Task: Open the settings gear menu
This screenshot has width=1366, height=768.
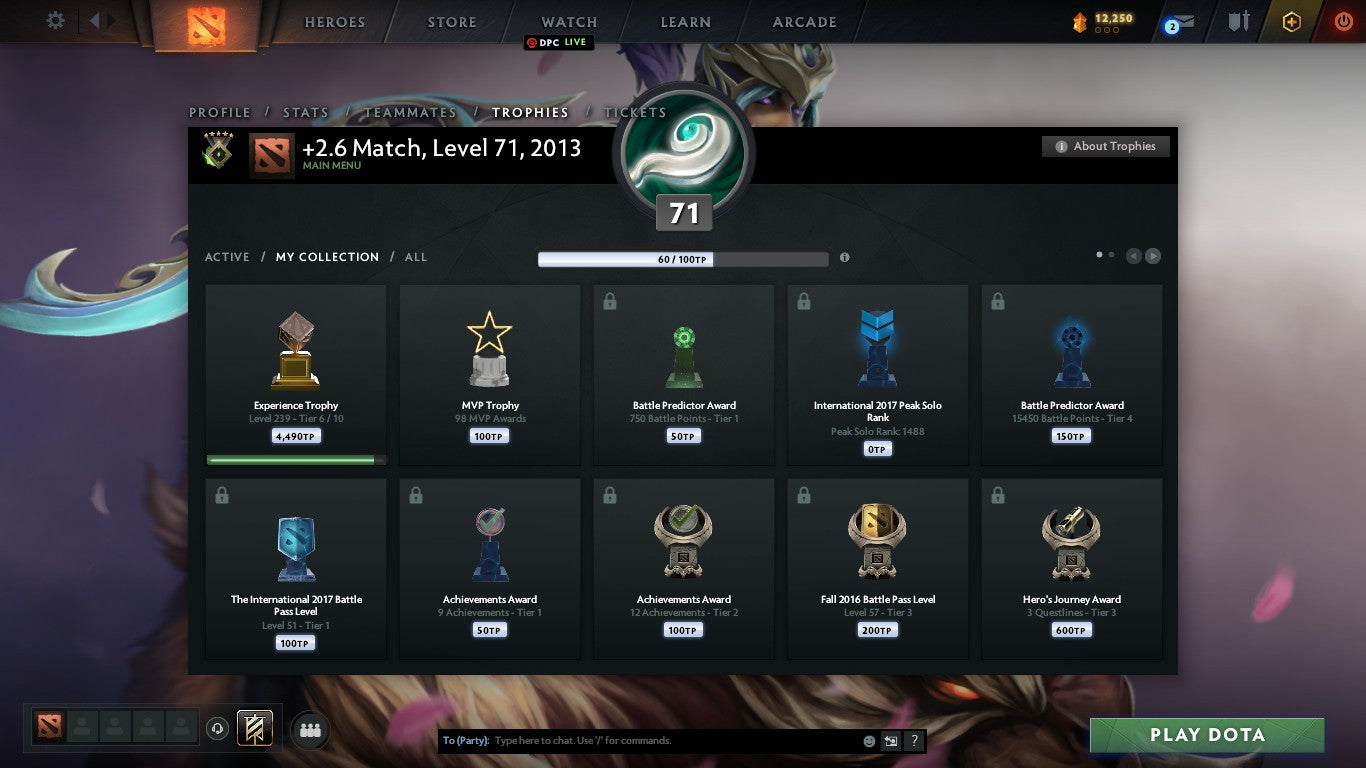Action: [56, 21]
